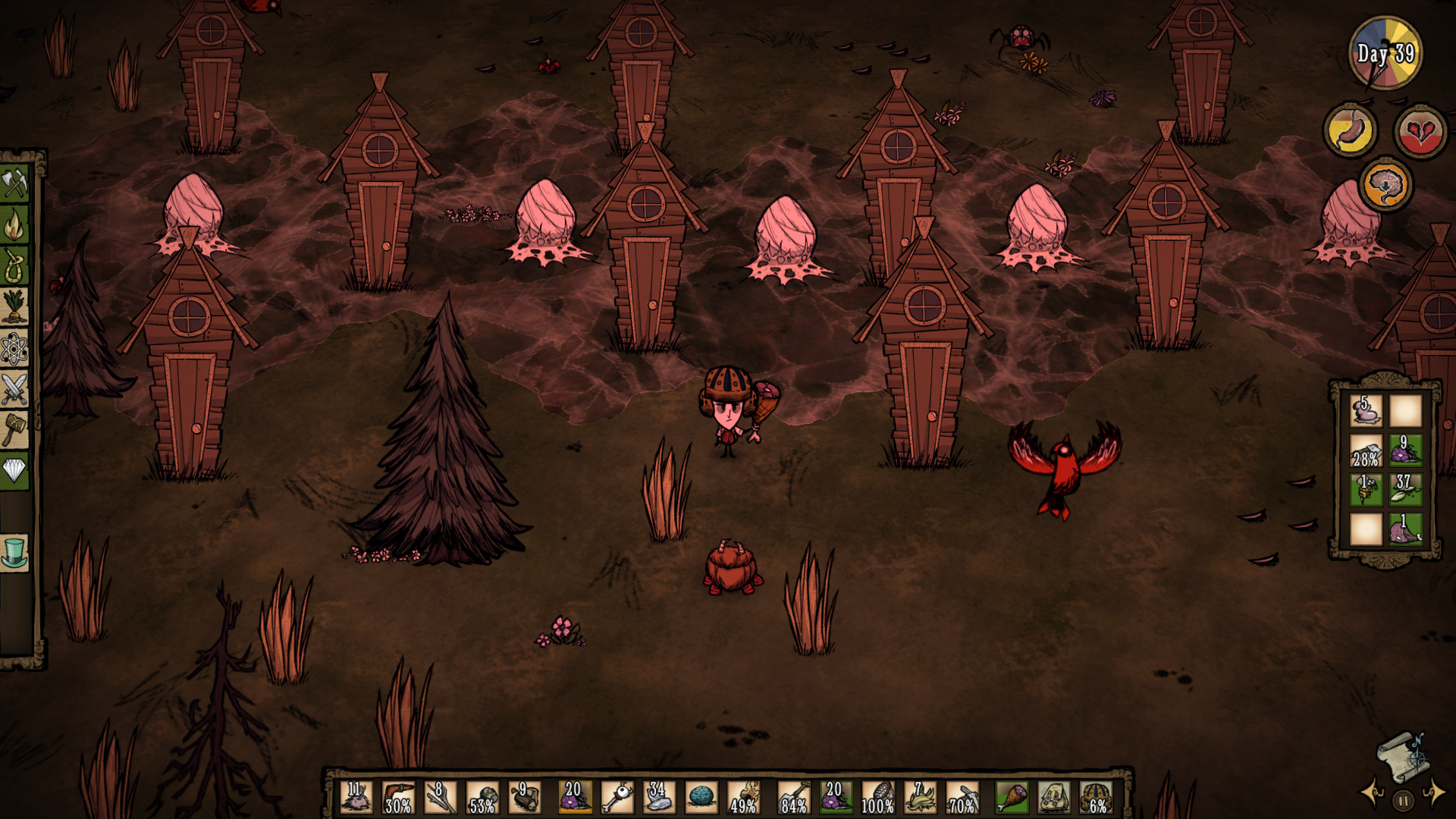Screen dimensions: 1456x819
Task: Choose the torch at 49% durability
Action: [x=743, y=798]
